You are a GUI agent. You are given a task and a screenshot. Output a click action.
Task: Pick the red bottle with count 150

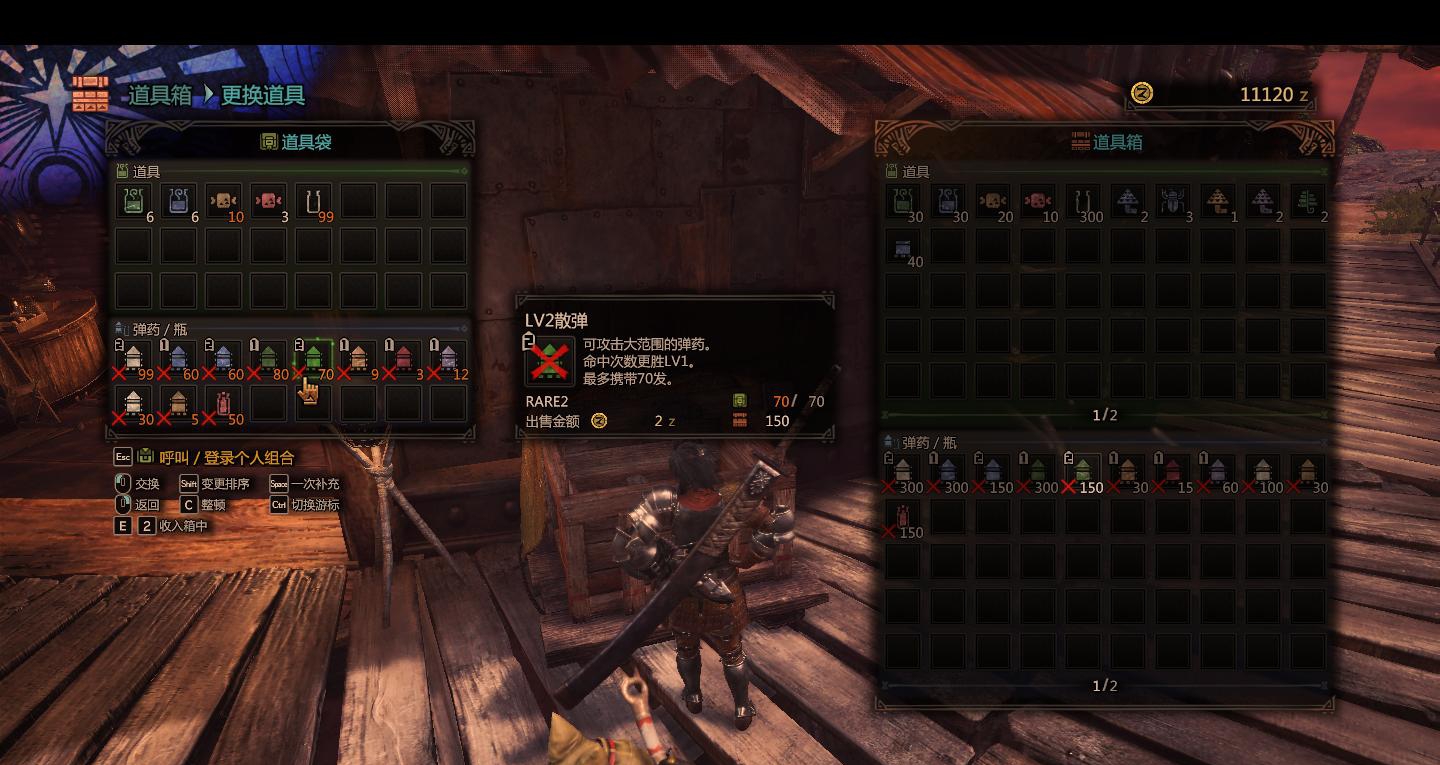click(903, 515)
